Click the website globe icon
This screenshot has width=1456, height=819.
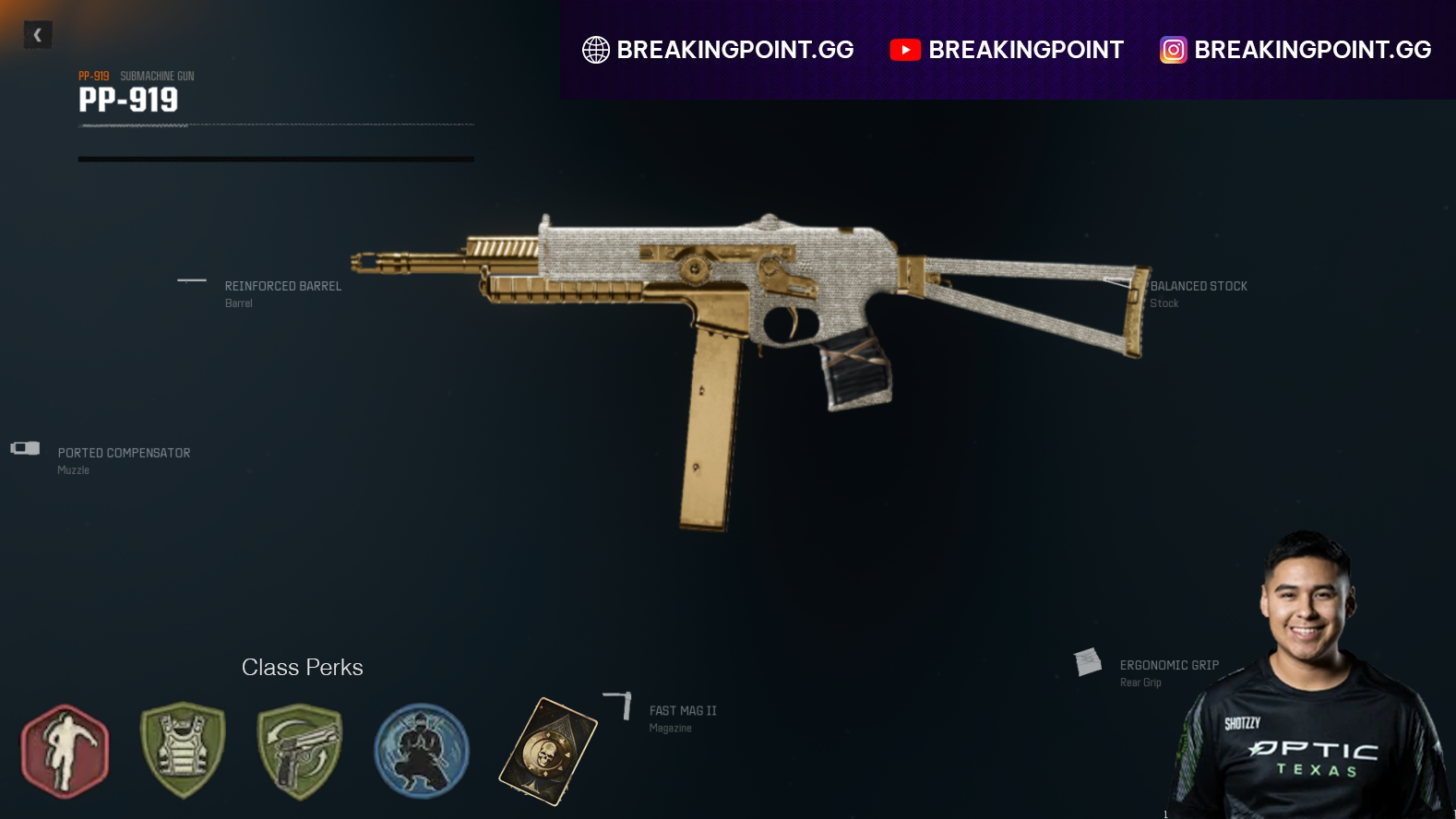click(595, 50)
